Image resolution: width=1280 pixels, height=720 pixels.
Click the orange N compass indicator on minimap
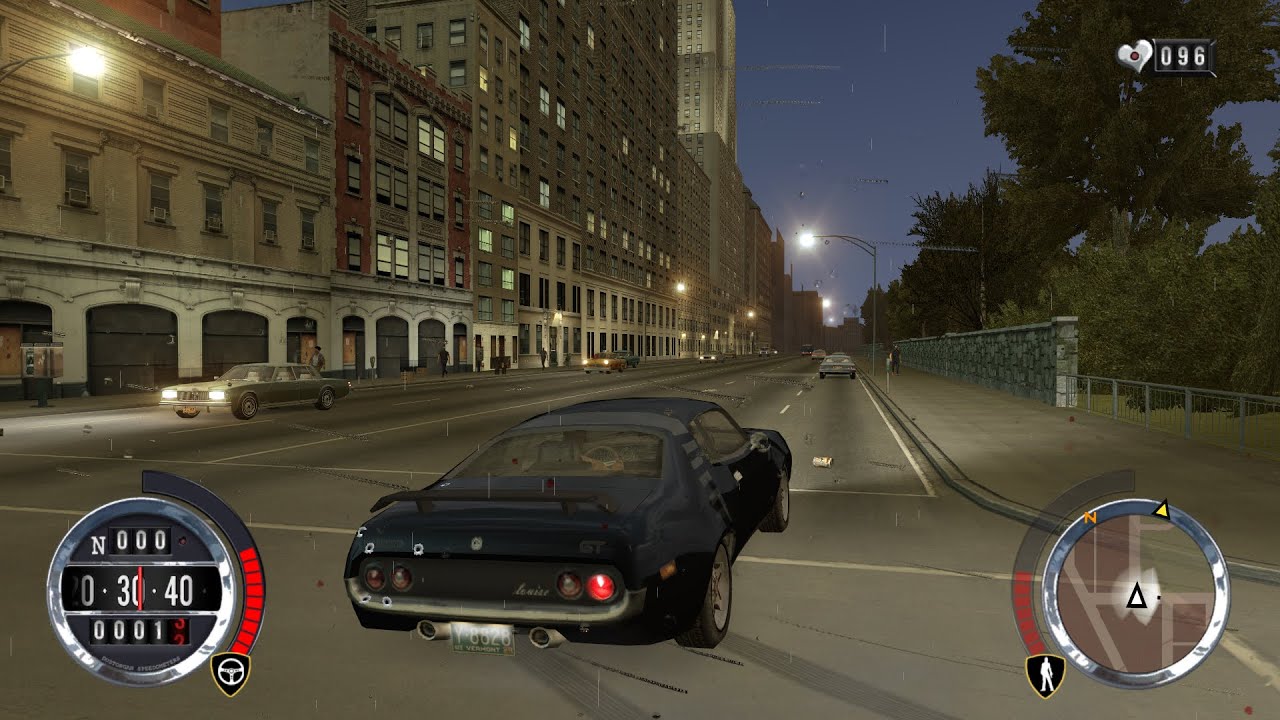tap(1090, 517)
